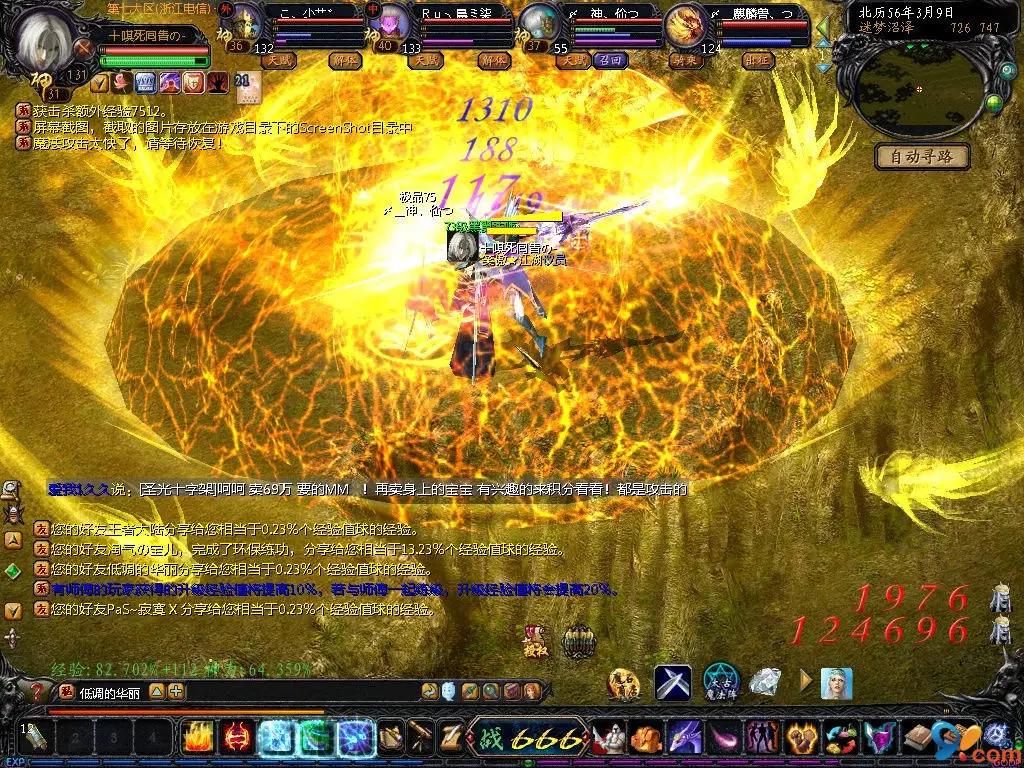Use the red demon-mask skill icon

click(x=236, y=738)
